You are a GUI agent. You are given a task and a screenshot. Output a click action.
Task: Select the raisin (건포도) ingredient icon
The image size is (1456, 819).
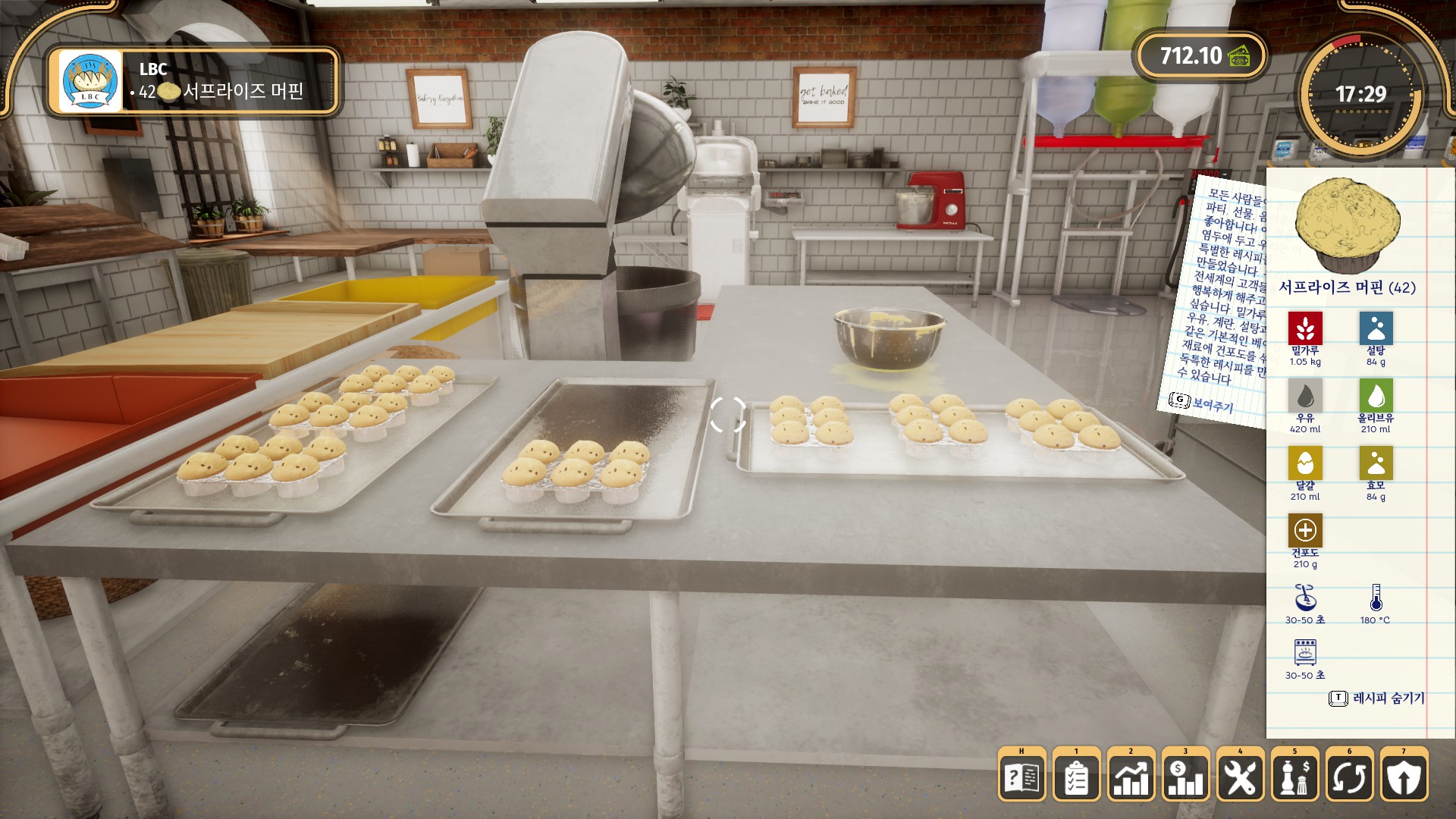(x=1305, y=530)
